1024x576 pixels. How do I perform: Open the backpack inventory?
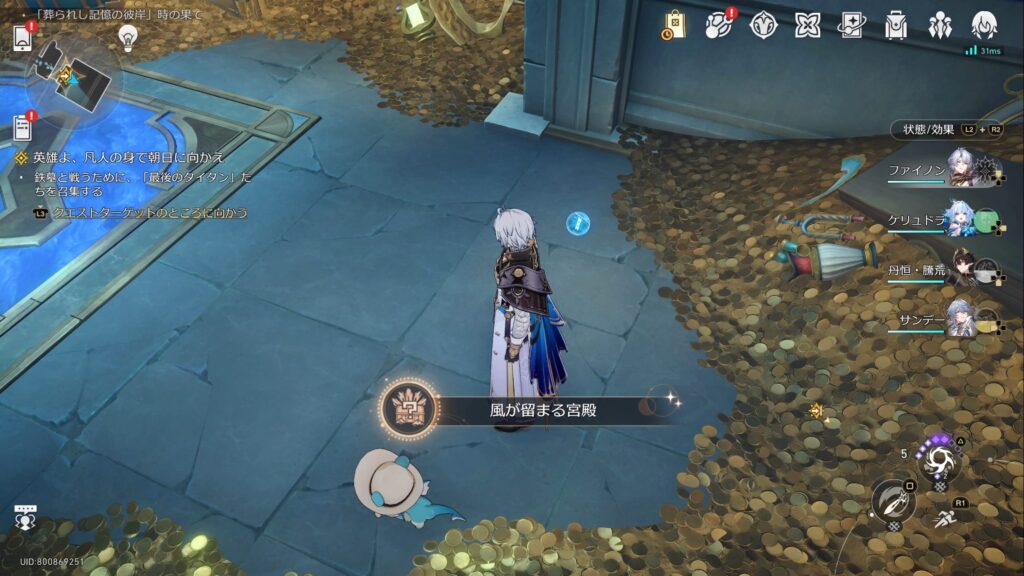tap(896, 25)
